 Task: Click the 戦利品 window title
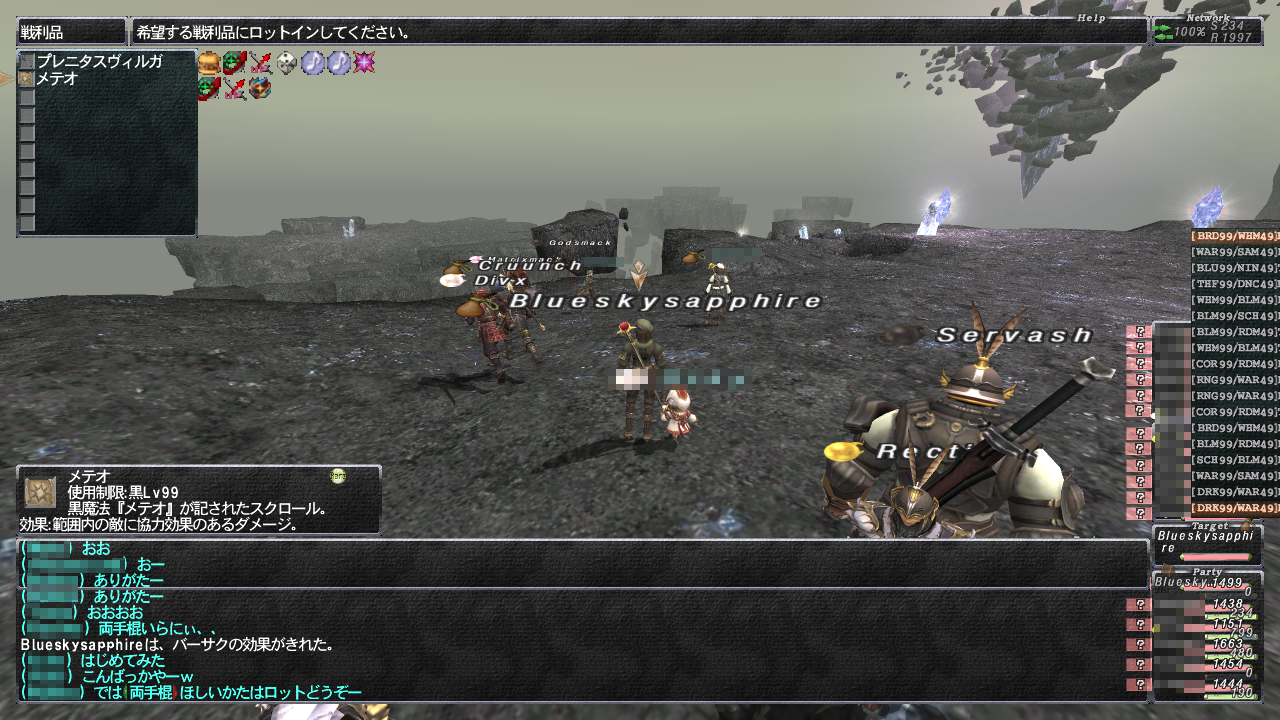pos(70,32)
